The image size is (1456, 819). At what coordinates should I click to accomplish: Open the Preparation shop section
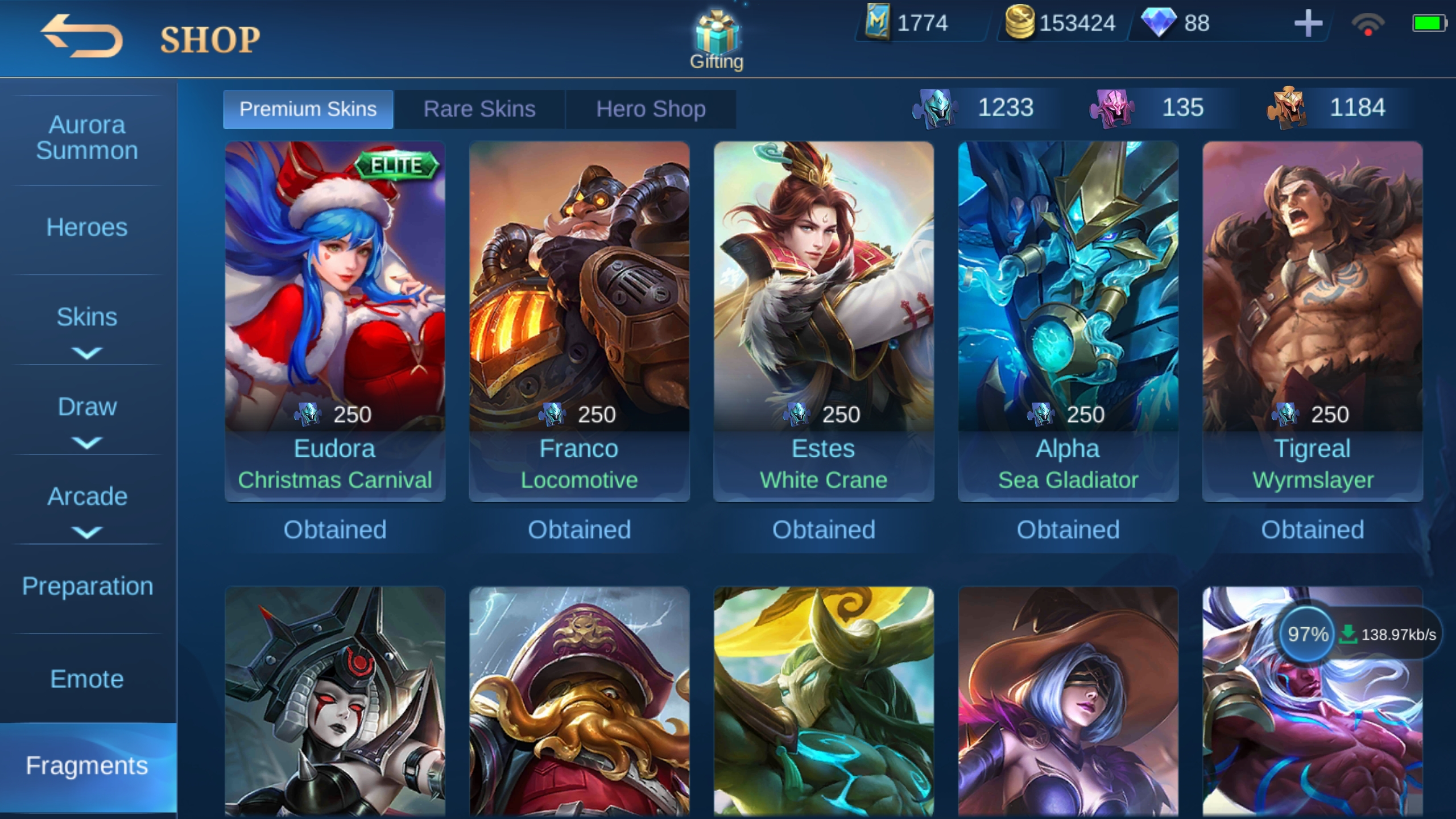pos(87,586)
